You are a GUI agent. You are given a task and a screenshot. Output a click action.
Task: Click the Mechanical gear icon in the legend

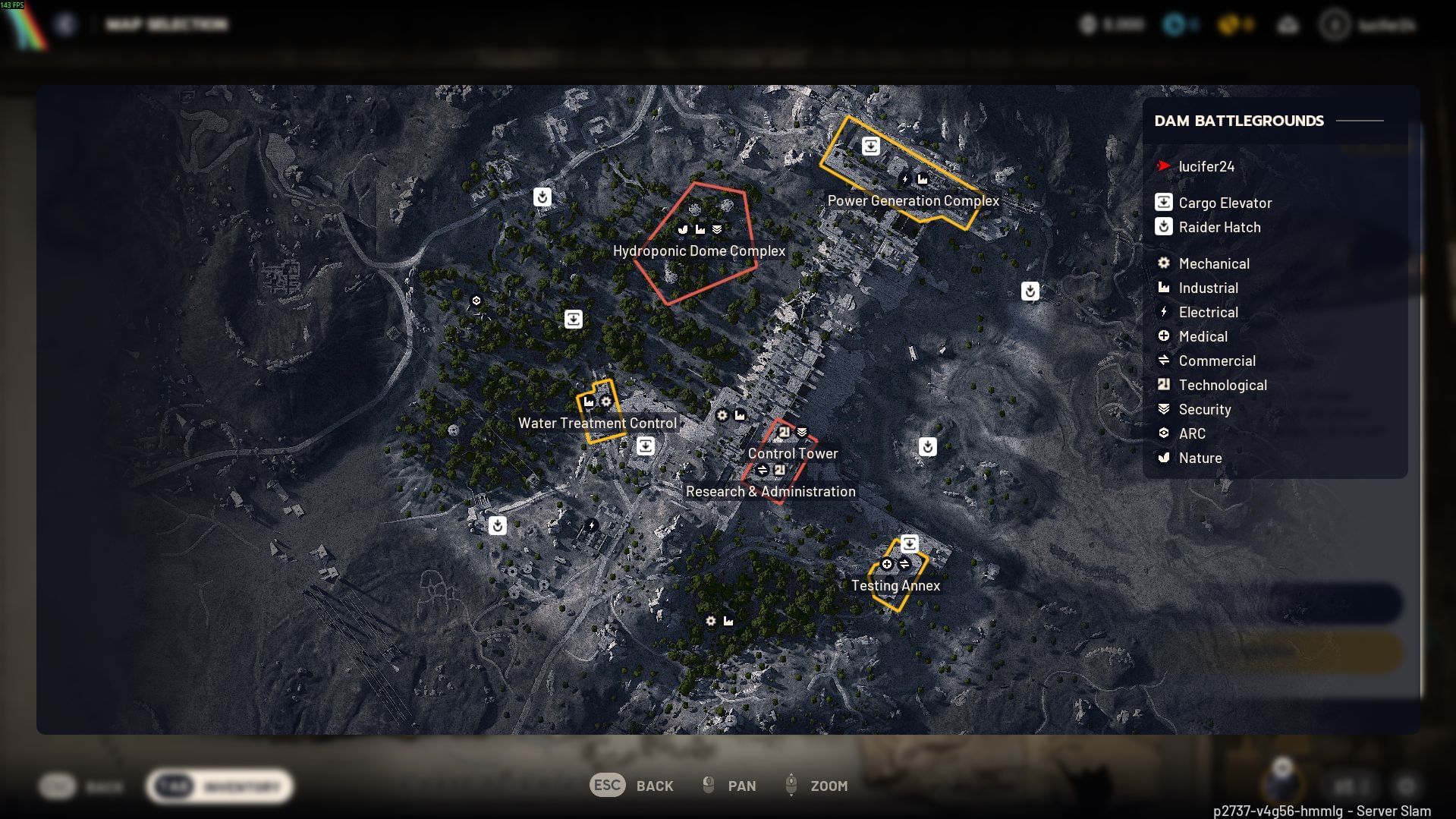click(1165, 263)
